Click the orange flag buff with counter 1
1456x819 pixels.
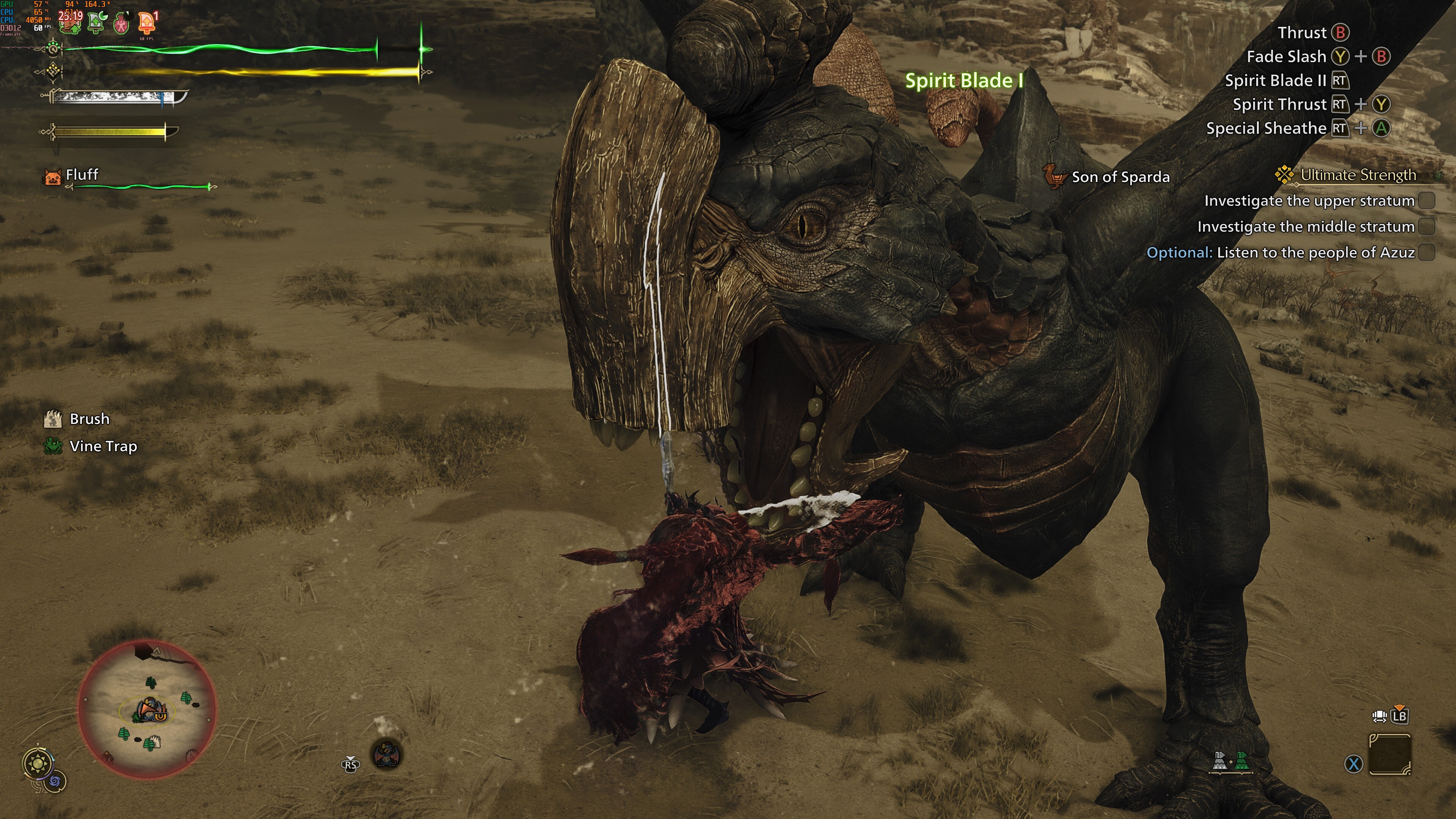click(146, 23)
